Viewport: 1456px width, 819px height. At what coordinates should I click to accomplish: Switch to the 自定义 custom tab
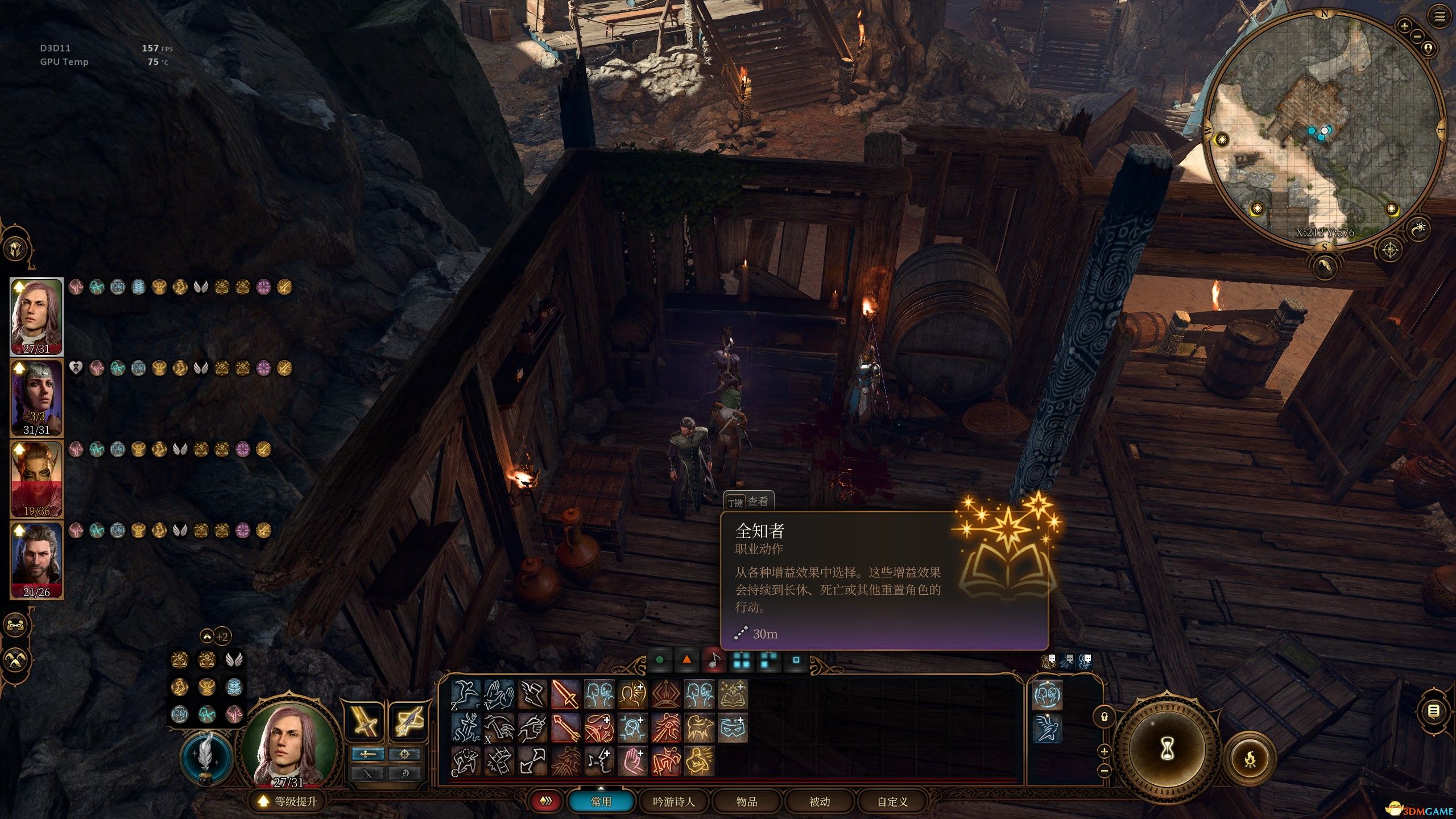(x=892, y=801)
